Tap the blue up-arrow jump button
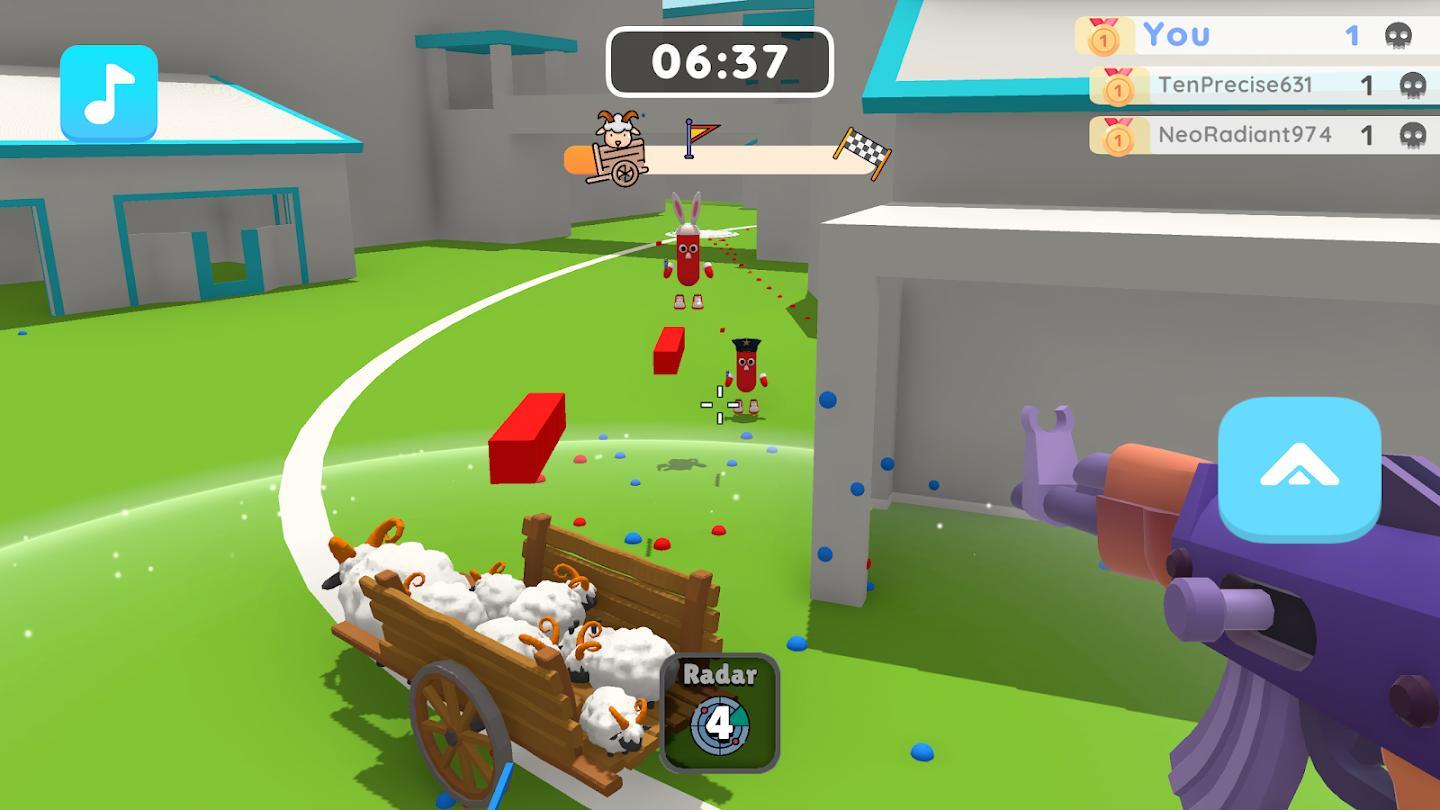This screenshot has width=1440, height=810. (1299, 469)
